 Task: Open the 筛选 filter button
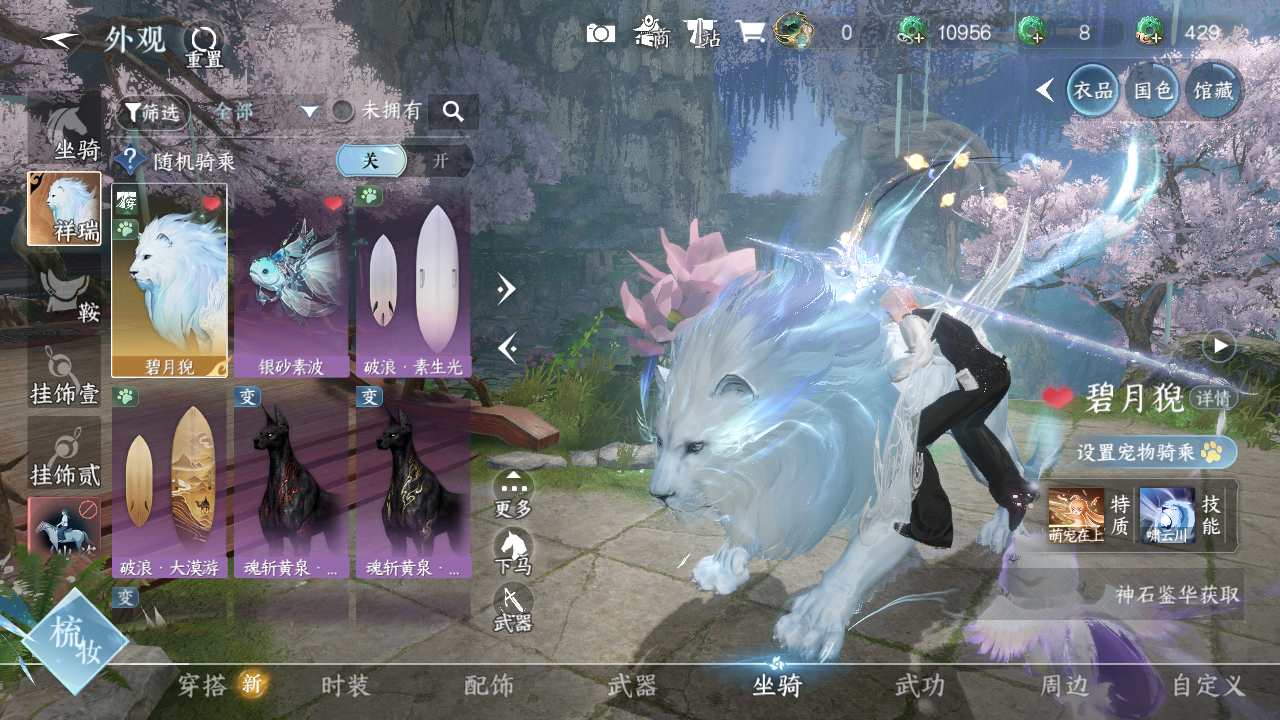click(153, 112)
